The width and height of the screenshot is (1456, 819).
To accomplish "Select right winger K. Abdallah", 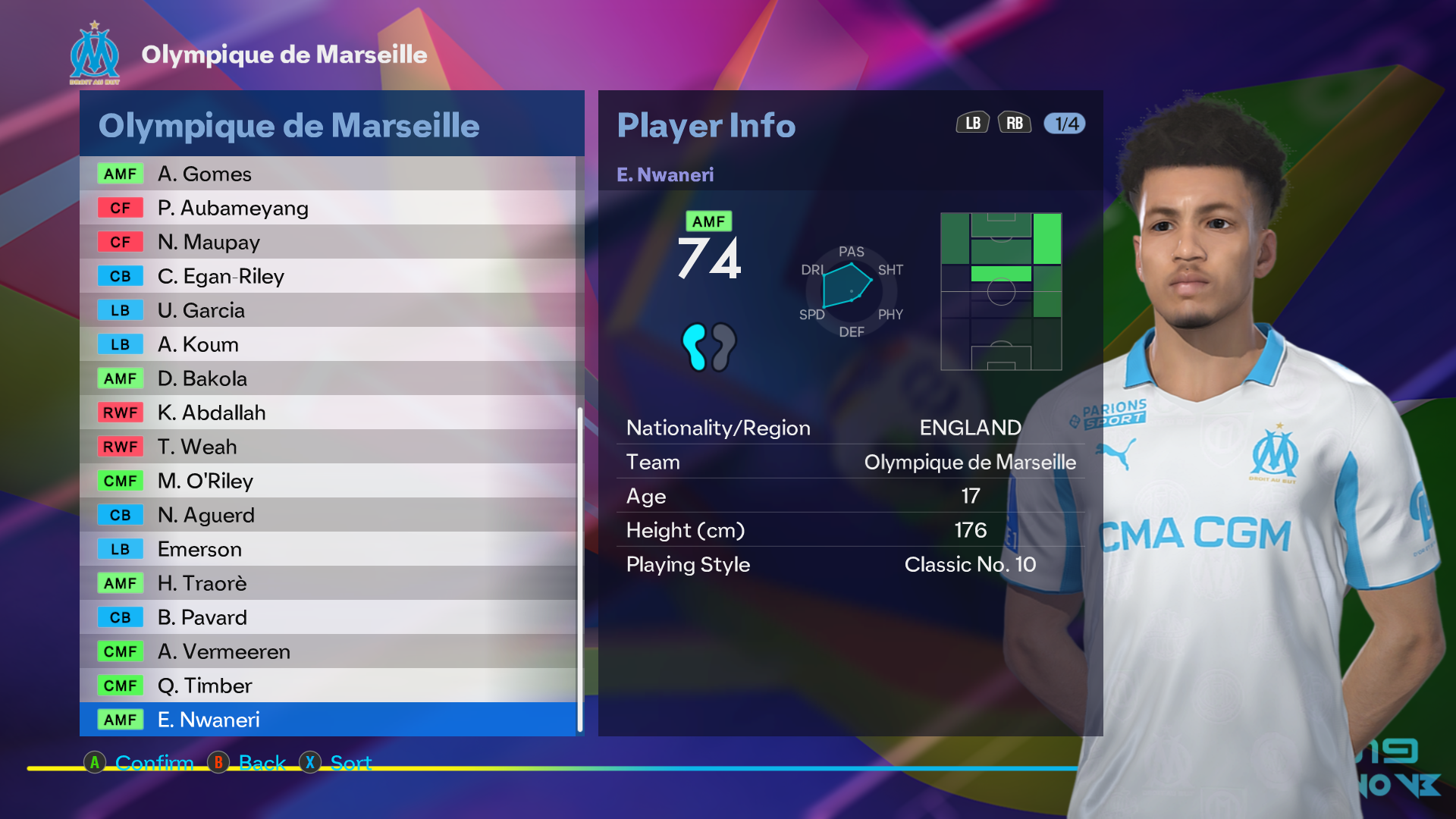I will (x=328, y=413).
